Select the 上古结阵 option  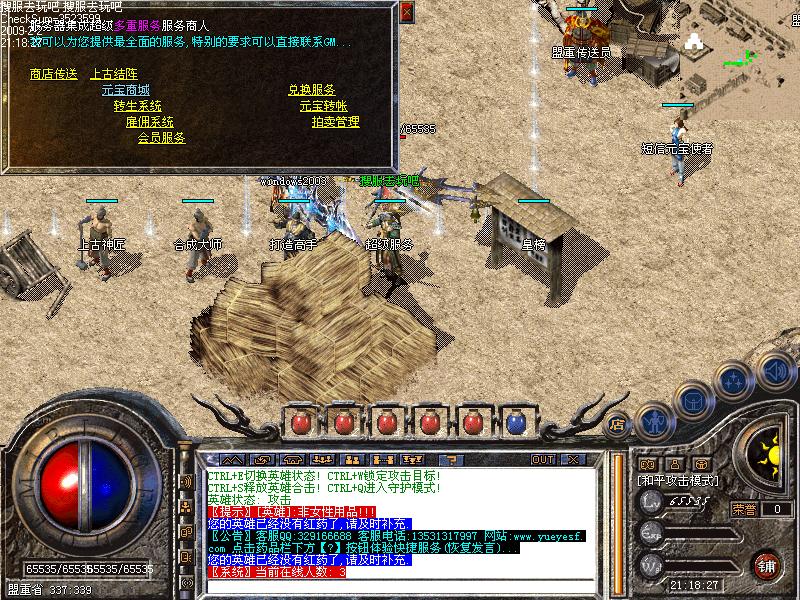[x=113, y=74]
